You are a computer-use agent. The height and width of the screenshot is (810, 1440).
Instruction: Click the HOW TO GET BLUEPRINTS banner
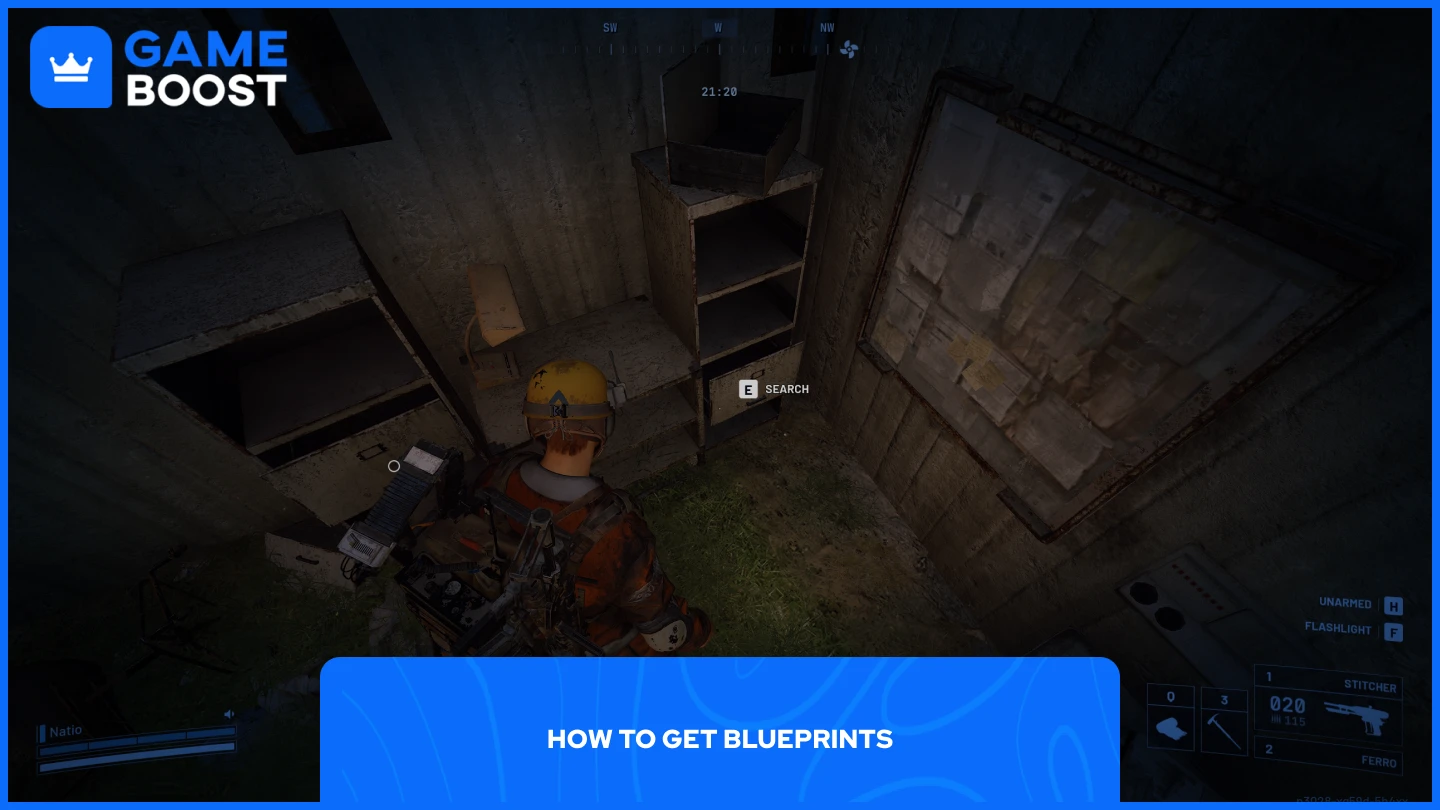720,740
